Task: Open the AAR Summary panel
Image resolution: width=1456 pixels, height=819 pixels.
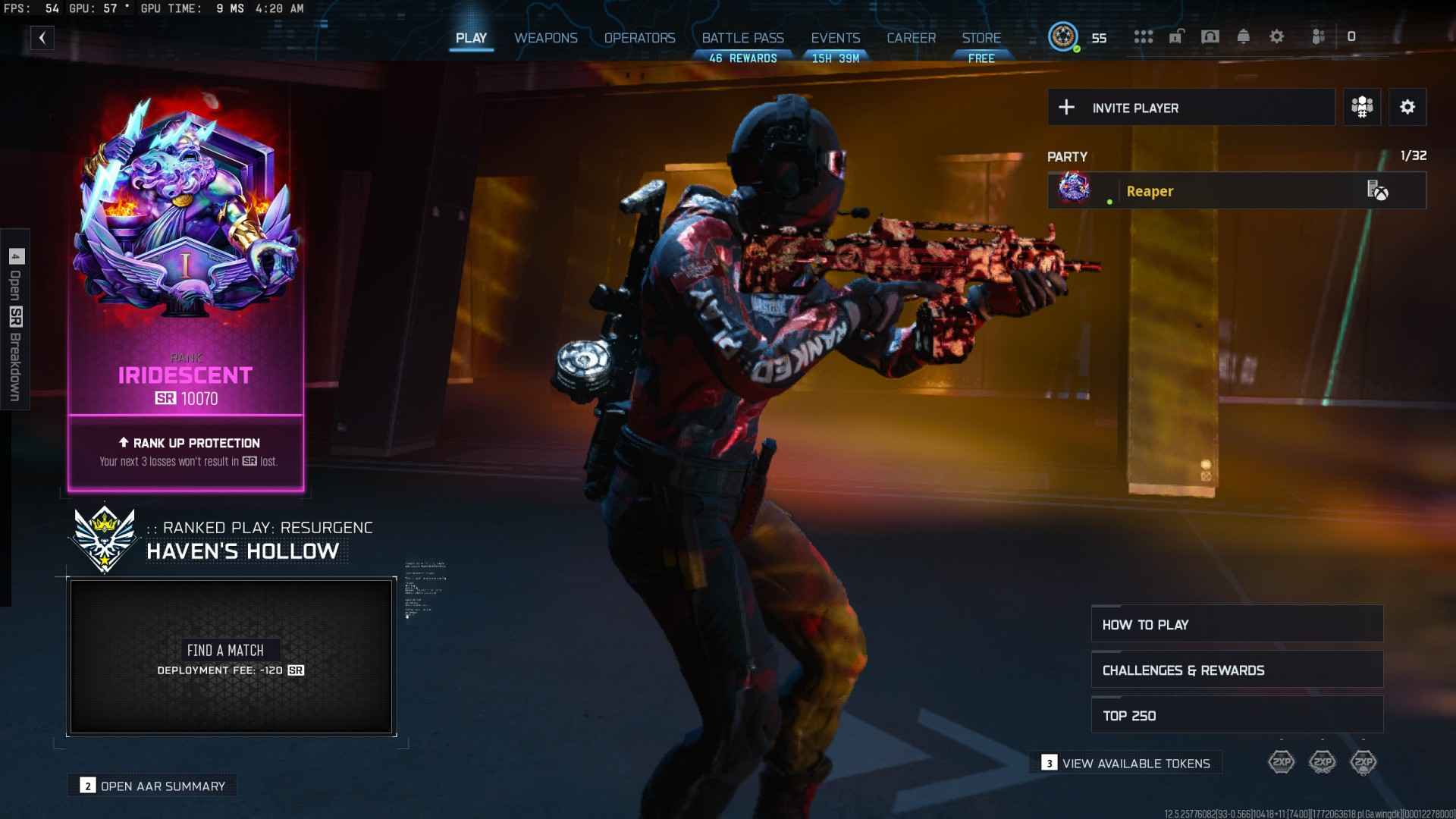Action: [152, 786]
